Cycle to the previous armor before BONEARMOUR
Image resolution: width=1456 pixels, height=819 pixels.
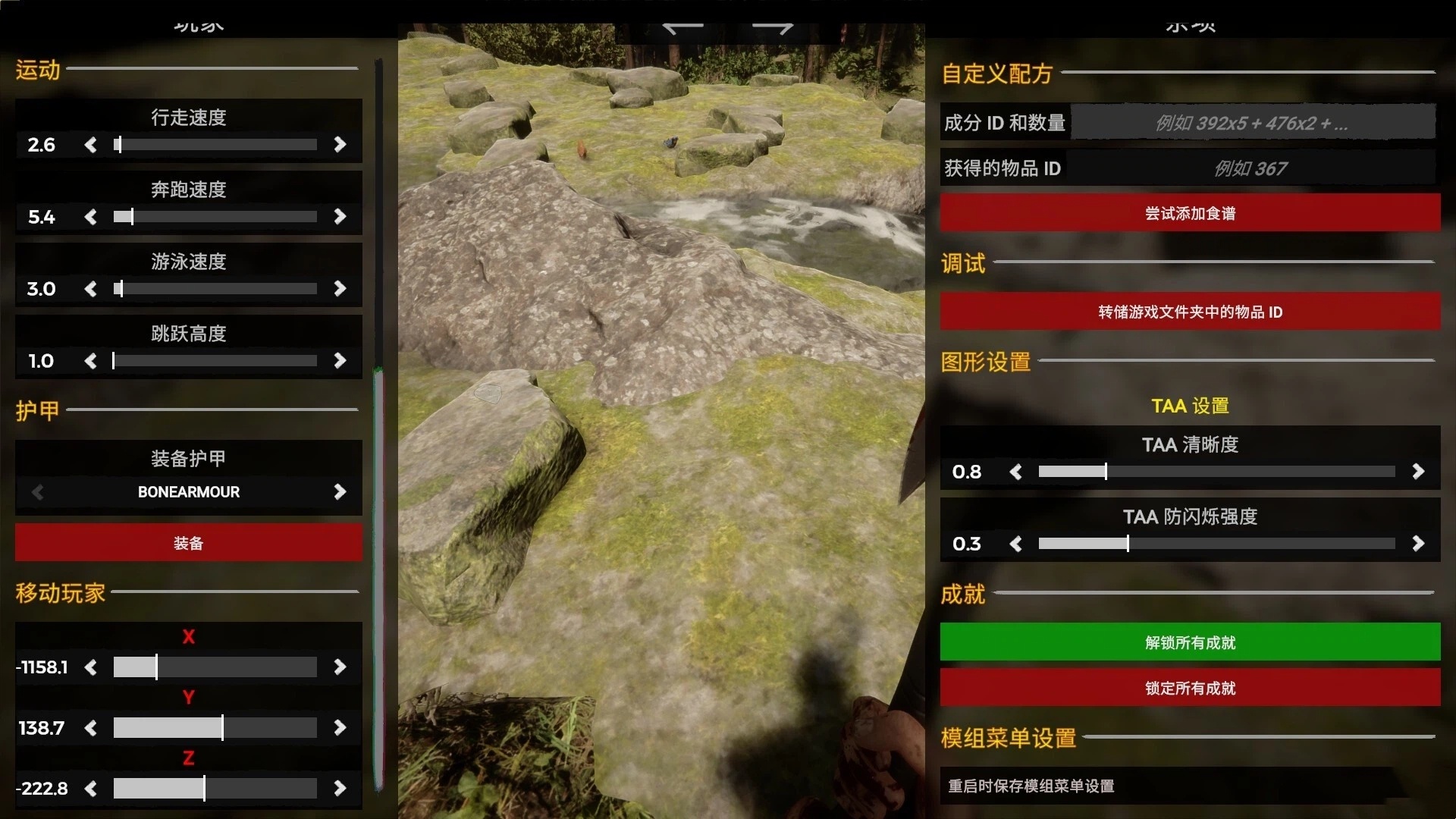36,491
